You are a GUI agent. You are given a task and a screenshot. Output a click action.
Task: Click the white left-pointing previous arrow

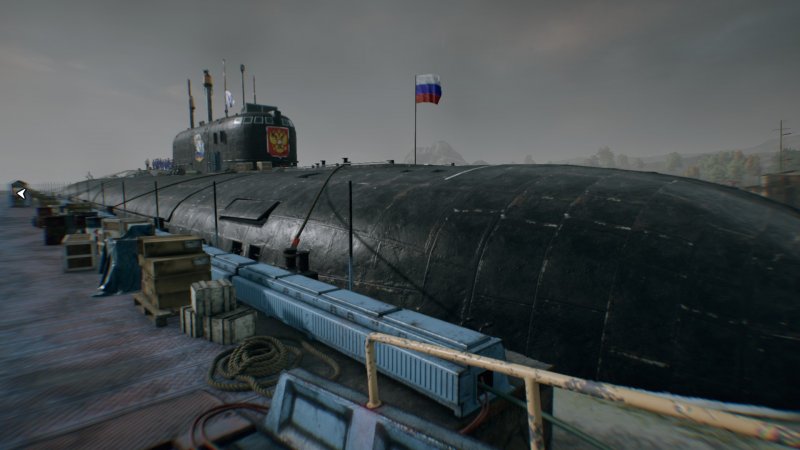click(x=20, y=194)
